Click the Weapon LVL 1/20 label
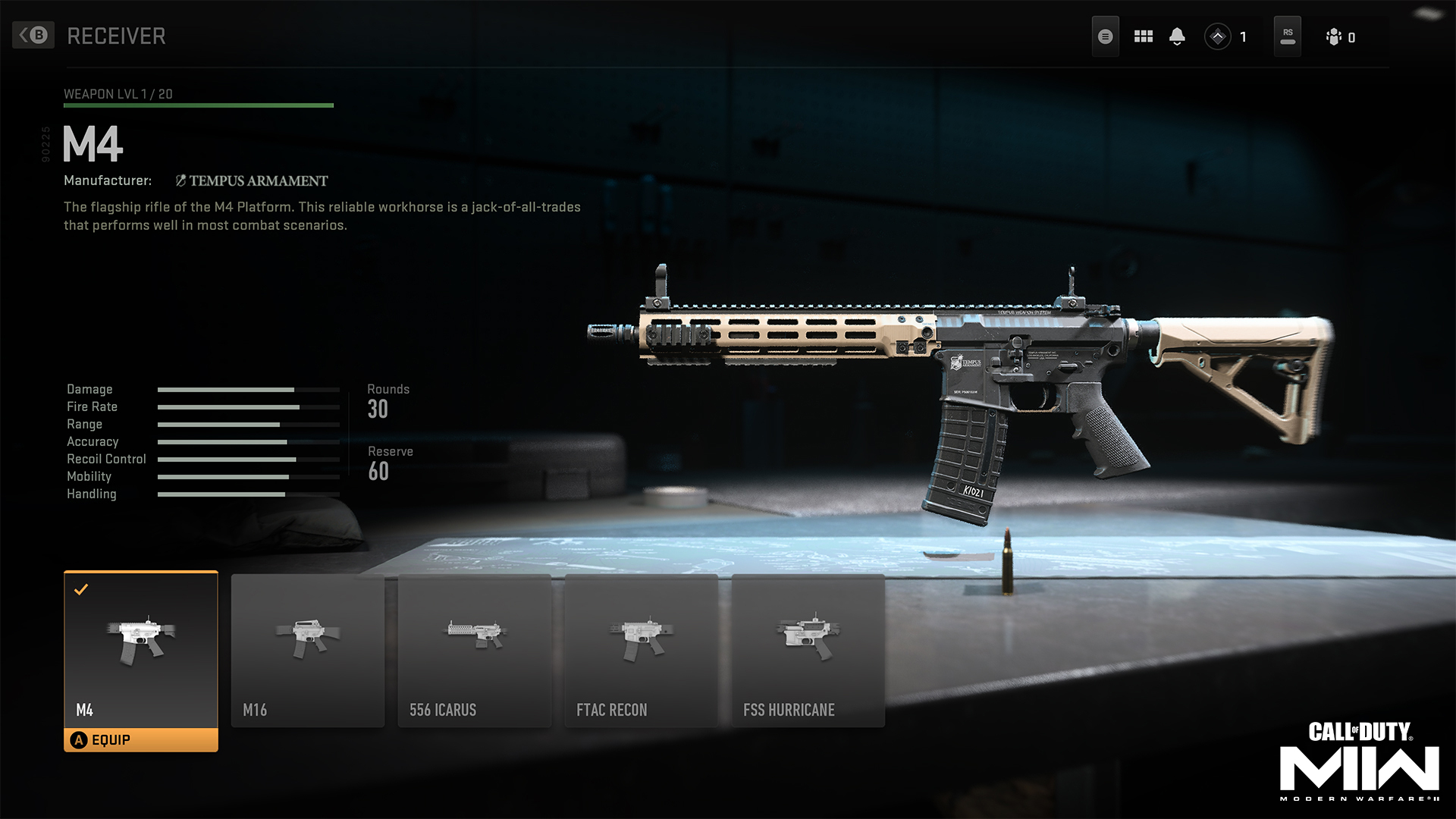Viewport: 1456px width, 819px height. tap(119, 94)
